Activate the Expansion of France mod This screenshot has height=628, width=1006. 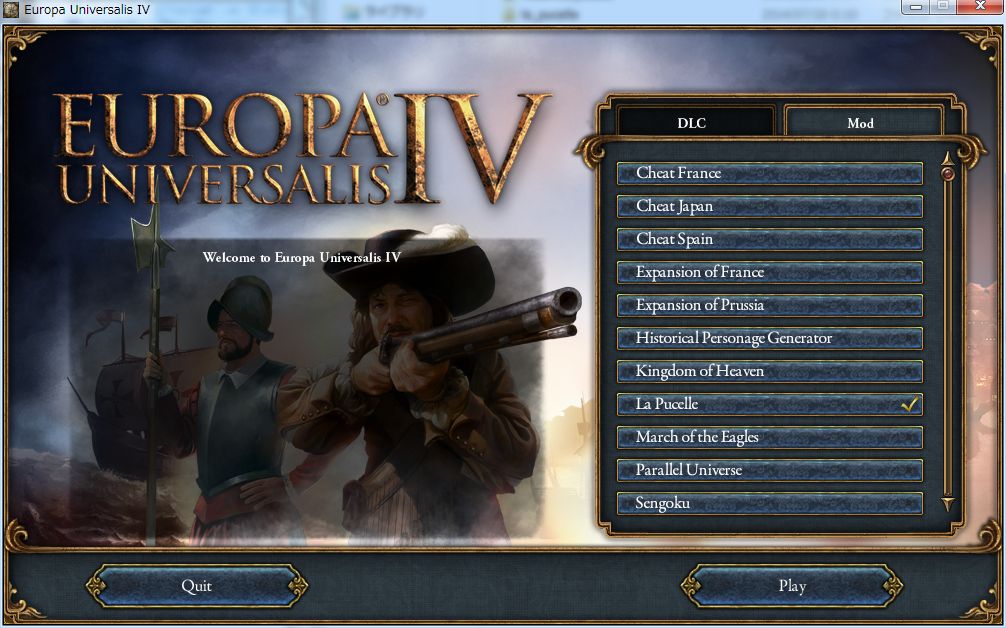[x=769, y=272]
